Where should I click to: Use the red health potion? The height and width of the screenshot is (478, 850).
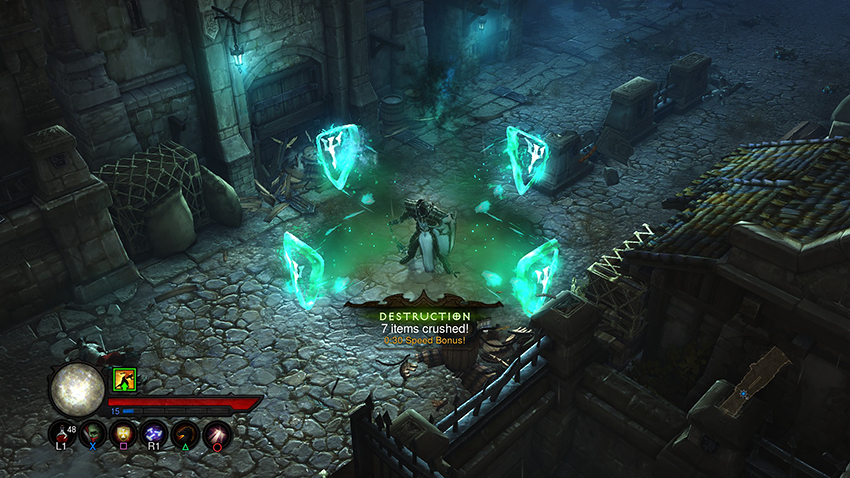click(62, 433)
